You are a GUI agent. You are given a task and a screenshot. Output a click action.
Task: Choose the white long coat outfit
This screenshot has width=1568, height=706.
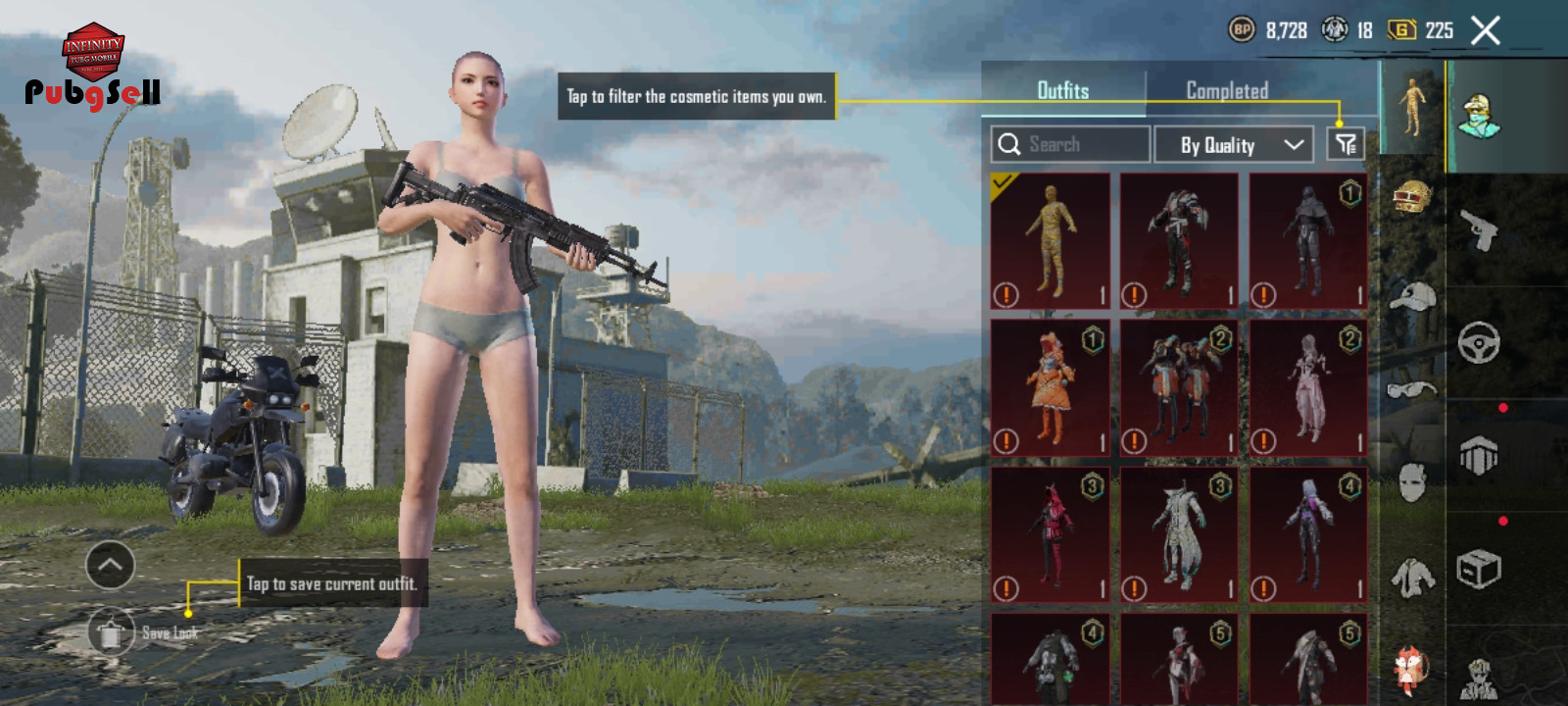point(1179,535)
